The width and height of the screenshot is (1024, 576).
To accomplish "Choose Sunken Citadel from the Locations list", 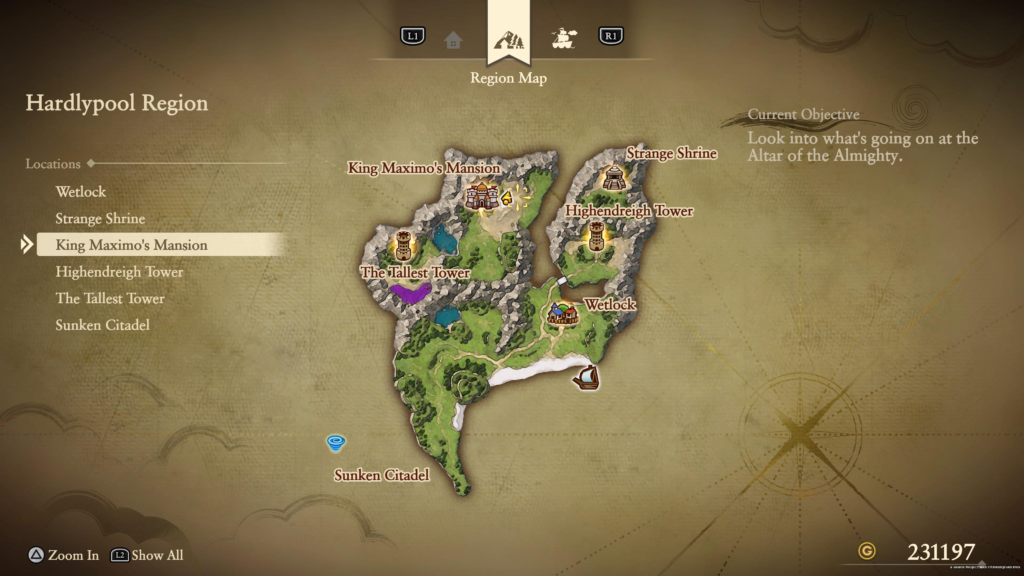I will click(x=103, y=325).
